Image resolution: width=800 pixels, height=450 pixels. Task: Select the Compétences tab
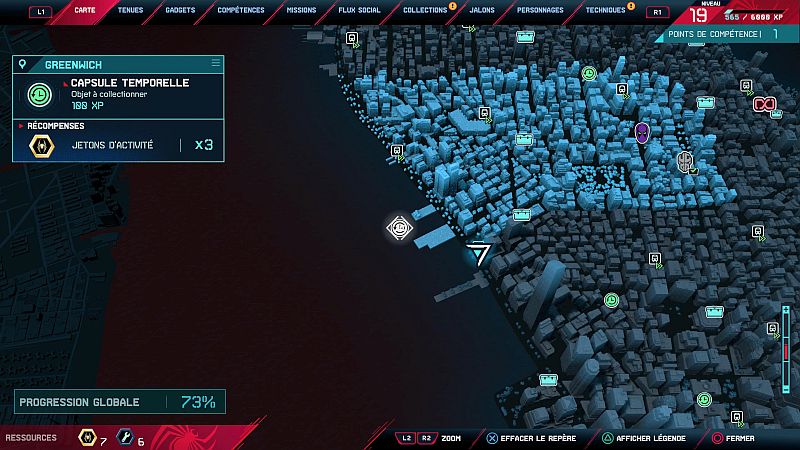pyautogui.click(x=240, y=11)
